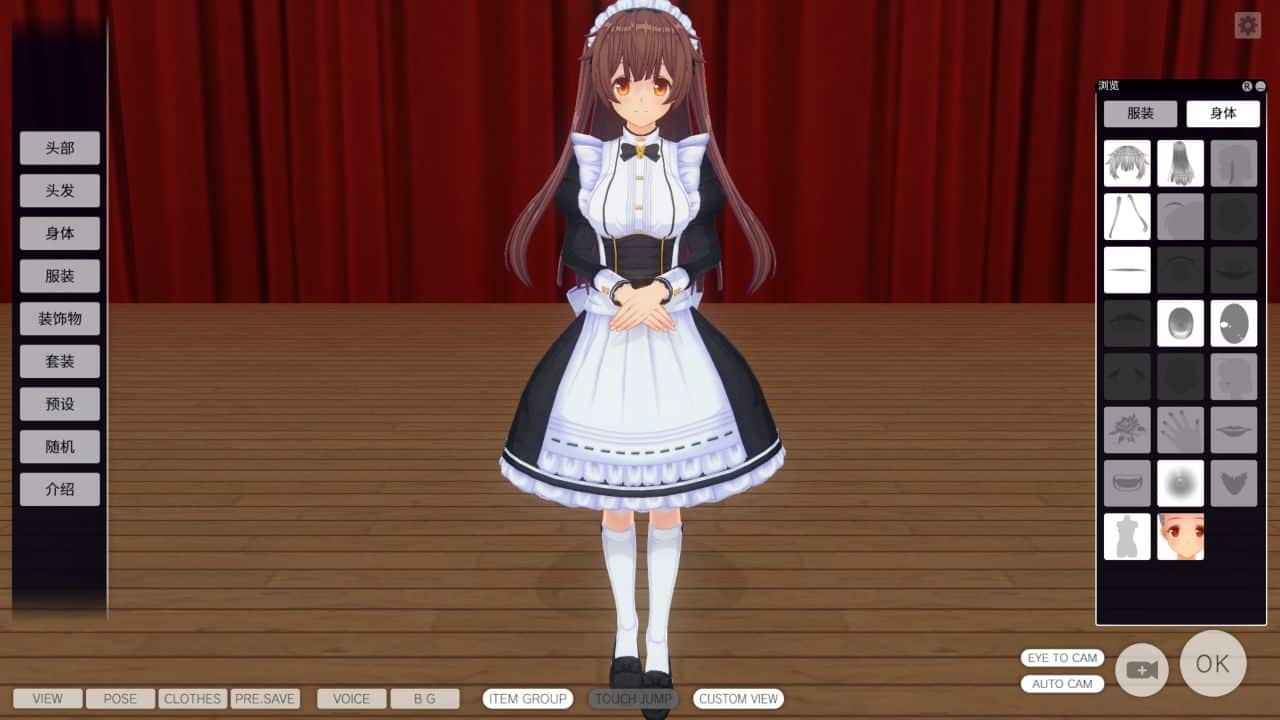
Task: Click the 随机 randomize button
Action: pos(59,446)
